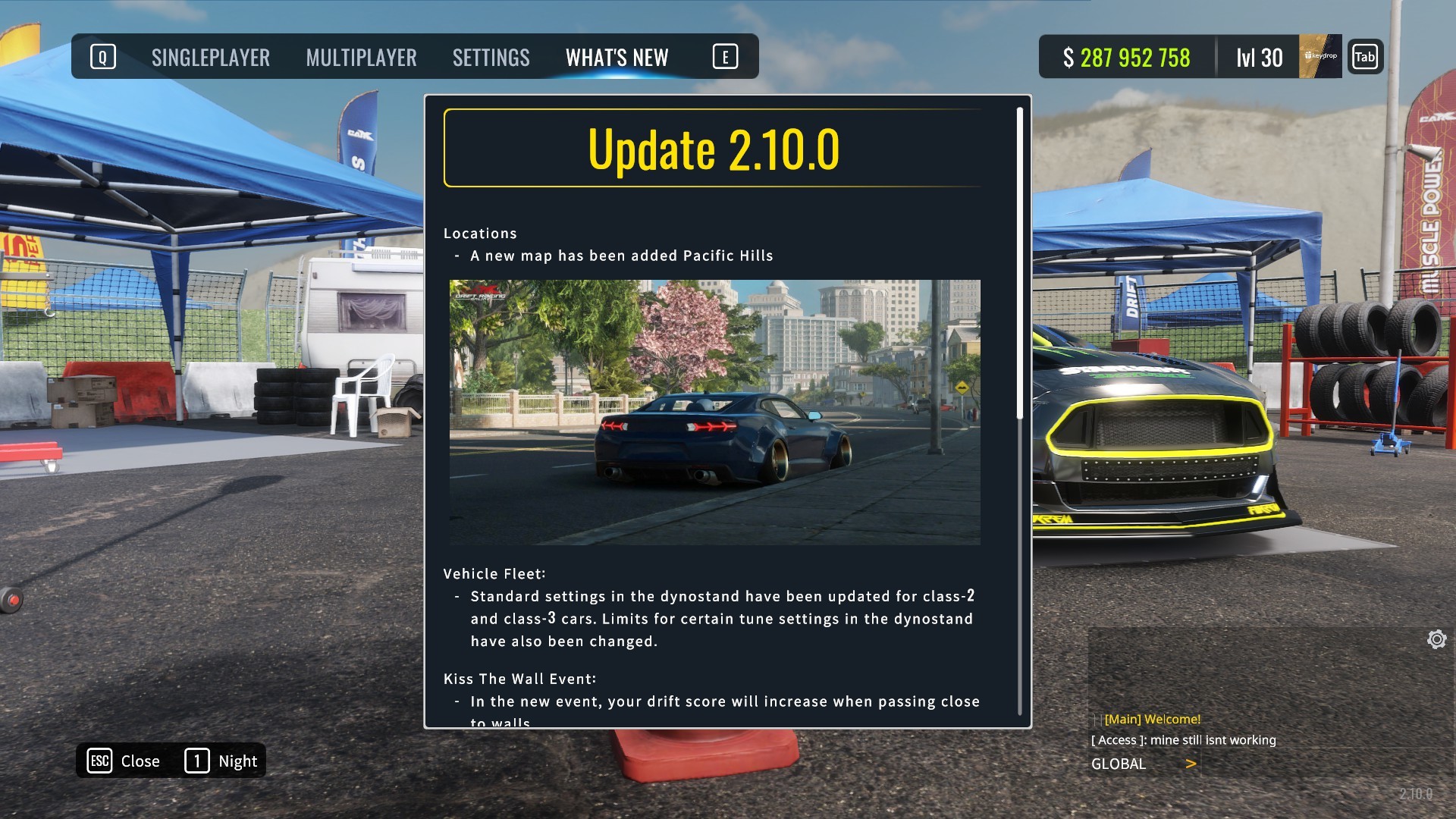
Task: Close the update notes panel
Action: 124,761
